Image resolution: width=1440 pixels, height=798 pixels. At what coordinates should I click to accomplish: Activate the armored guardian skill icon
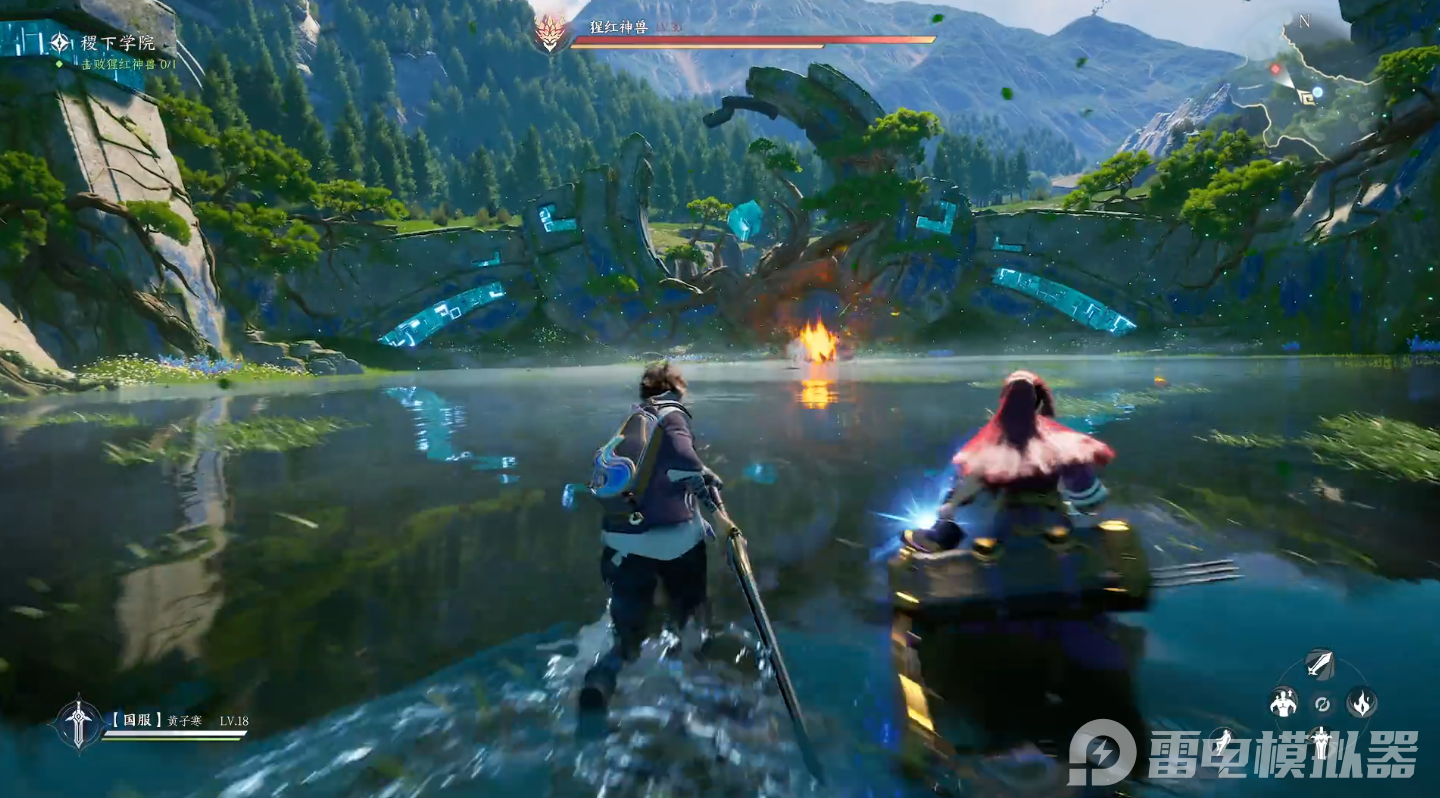[1321, 742]
